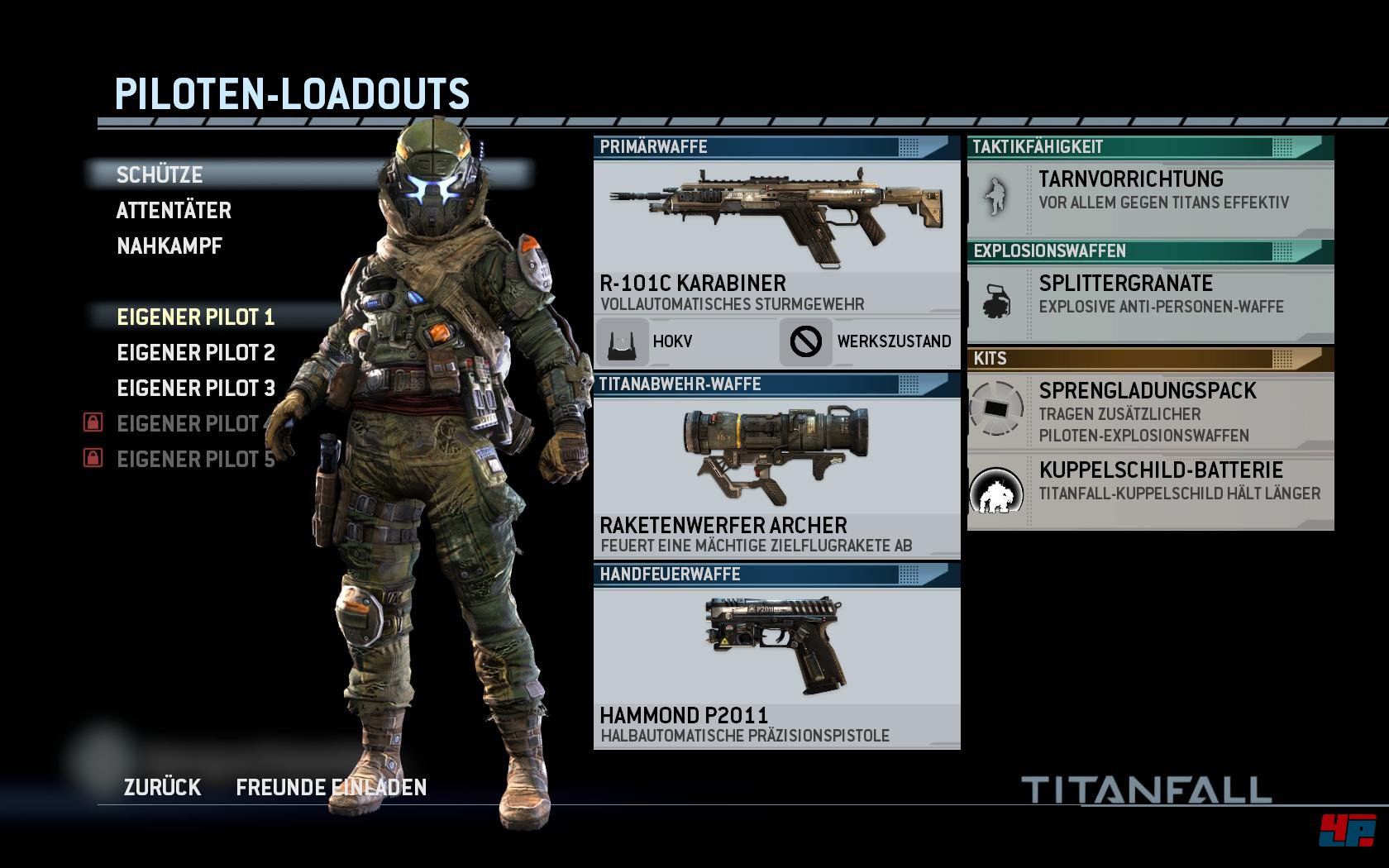Open the Tarnvorrichtung tactical ability
Screen dimensions: 1389x868
coord(1150,198)
